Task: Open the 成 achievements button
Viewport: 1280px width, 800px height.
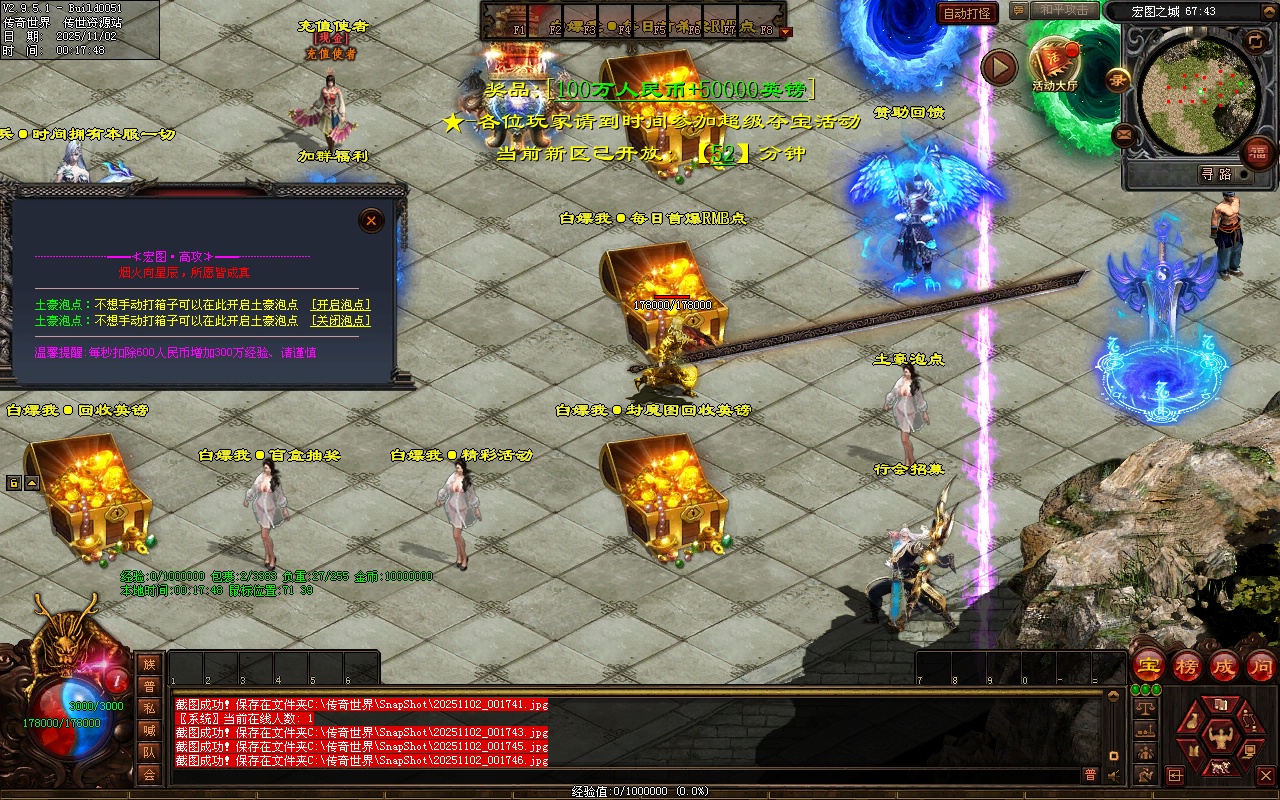Action: (1224, 666)
